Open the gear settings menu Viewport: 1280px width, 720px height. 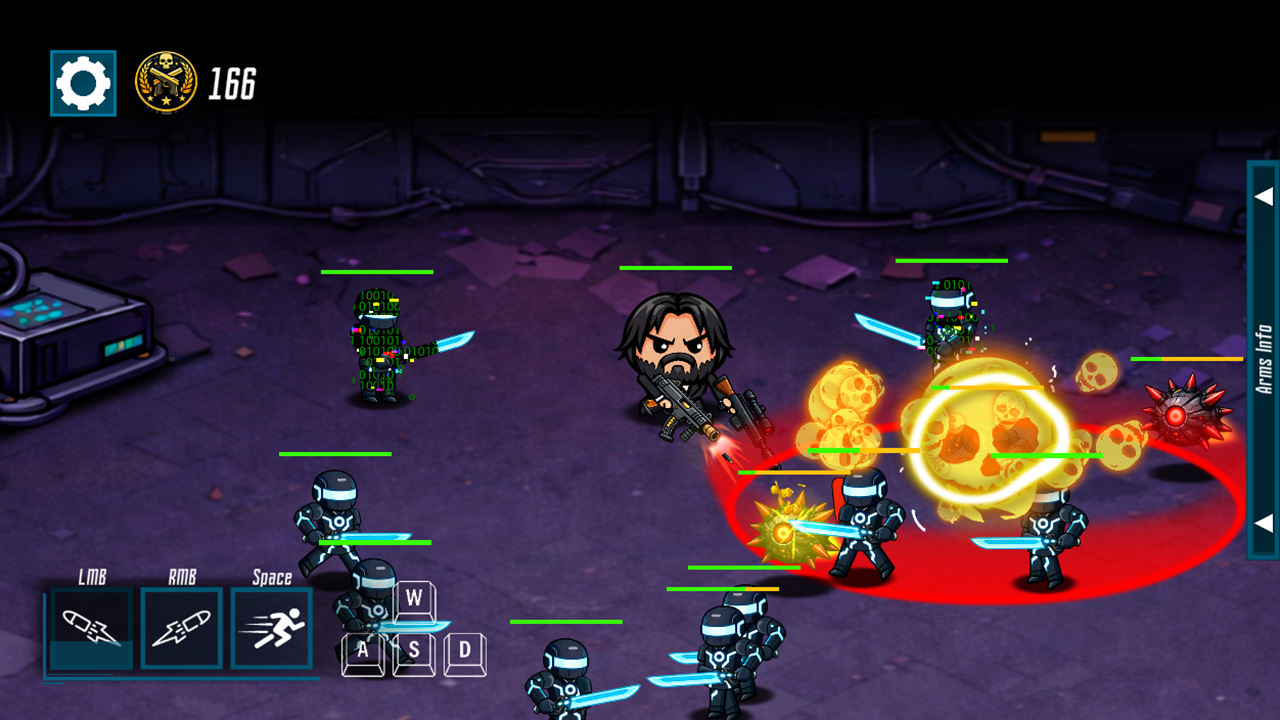pos(83,83)
